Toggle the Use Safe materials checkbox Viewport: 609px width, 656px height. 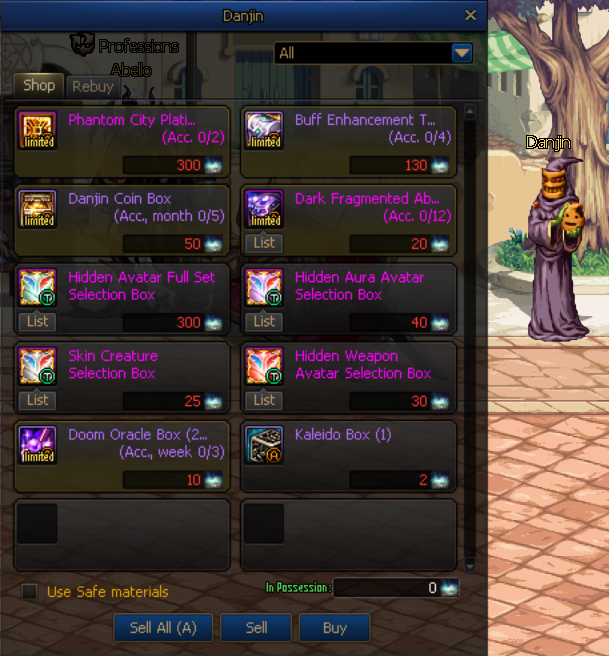(x=30, y=592)
